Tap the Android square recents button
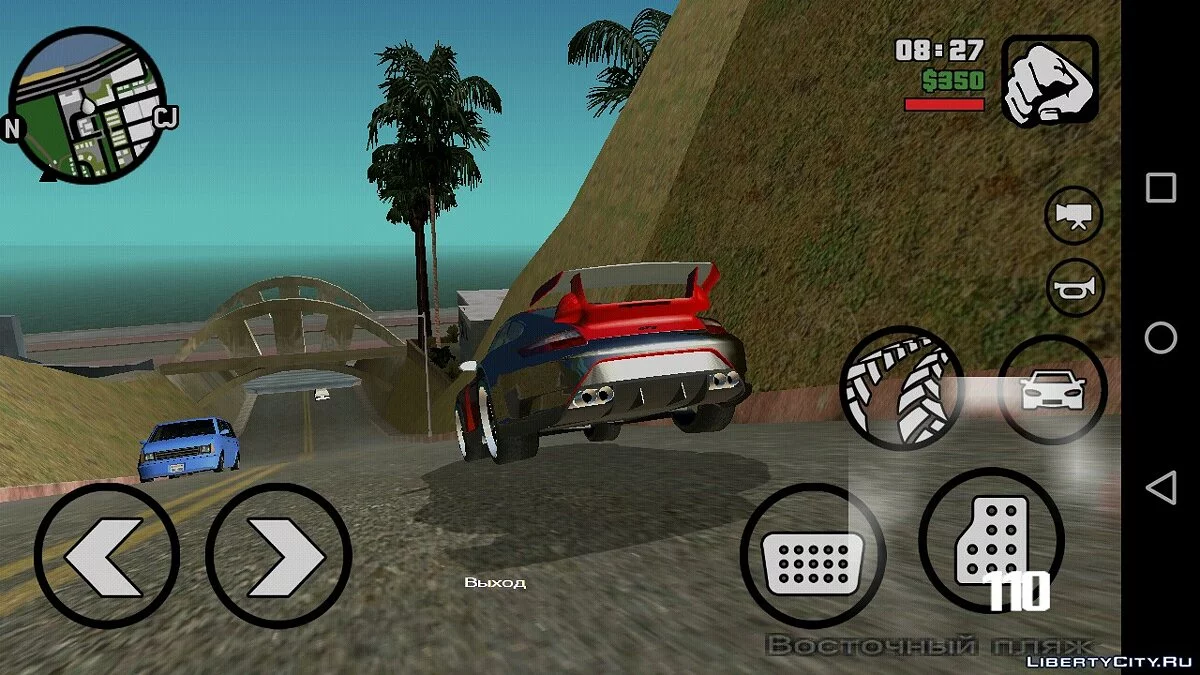This screenshot has width=1200, height=675. tap(1161, 188)
